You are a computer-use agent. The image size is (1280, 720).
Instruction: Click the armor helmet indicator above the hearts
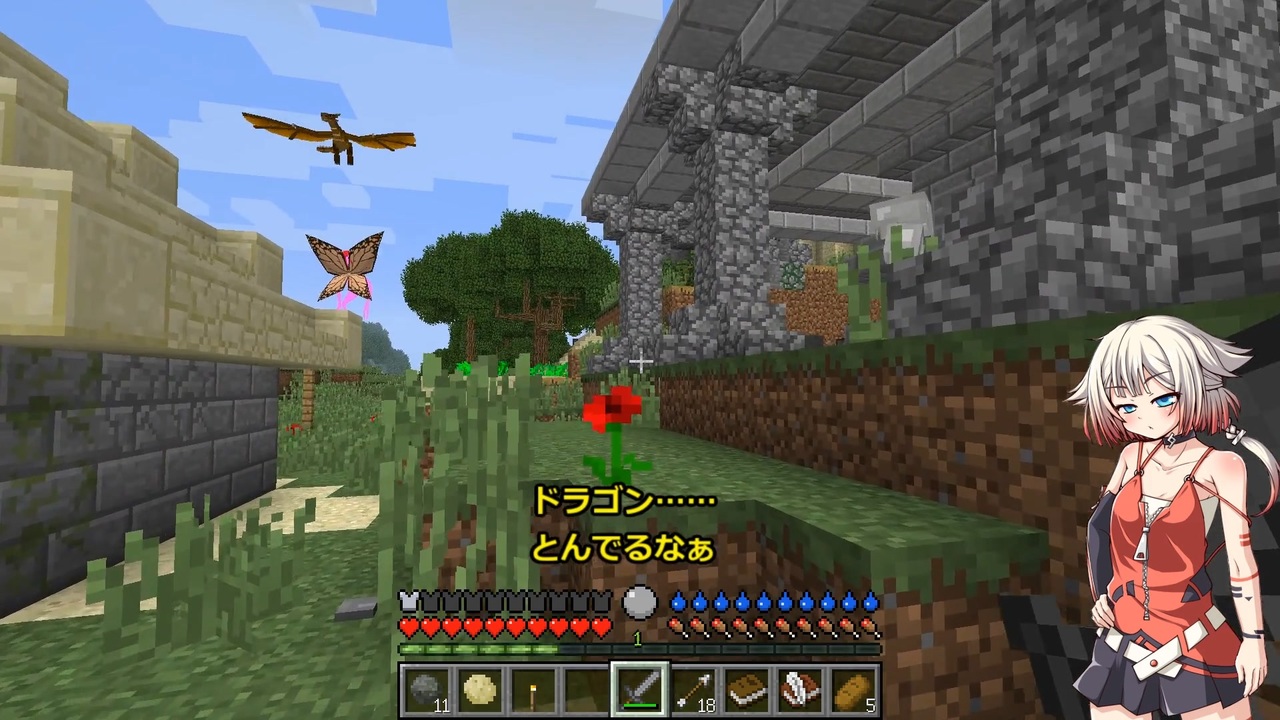(x=409, y=601)
